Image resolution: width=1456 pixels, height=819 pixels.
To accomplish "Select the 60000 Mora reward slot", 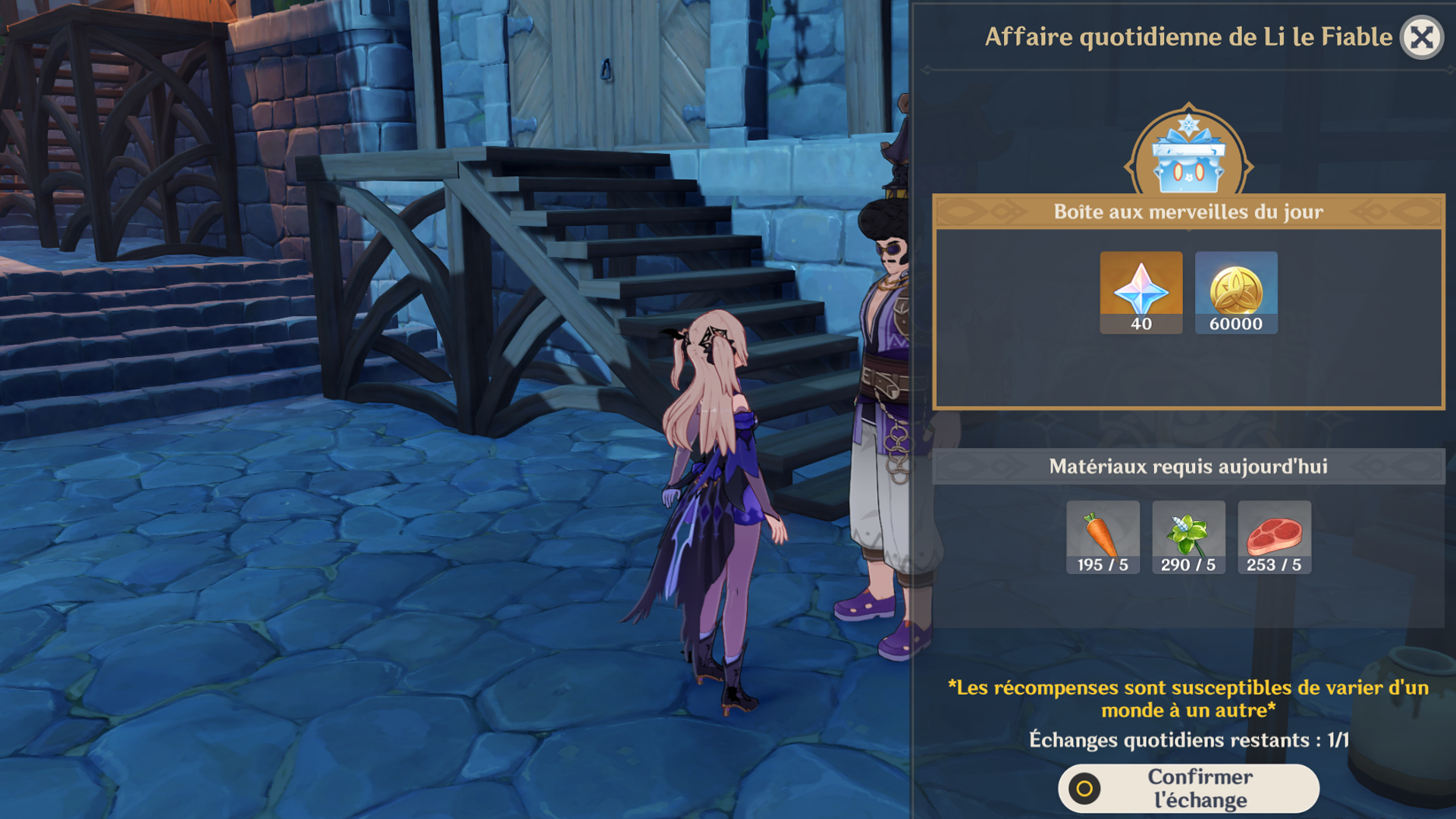I will [x=1236, y=292].
